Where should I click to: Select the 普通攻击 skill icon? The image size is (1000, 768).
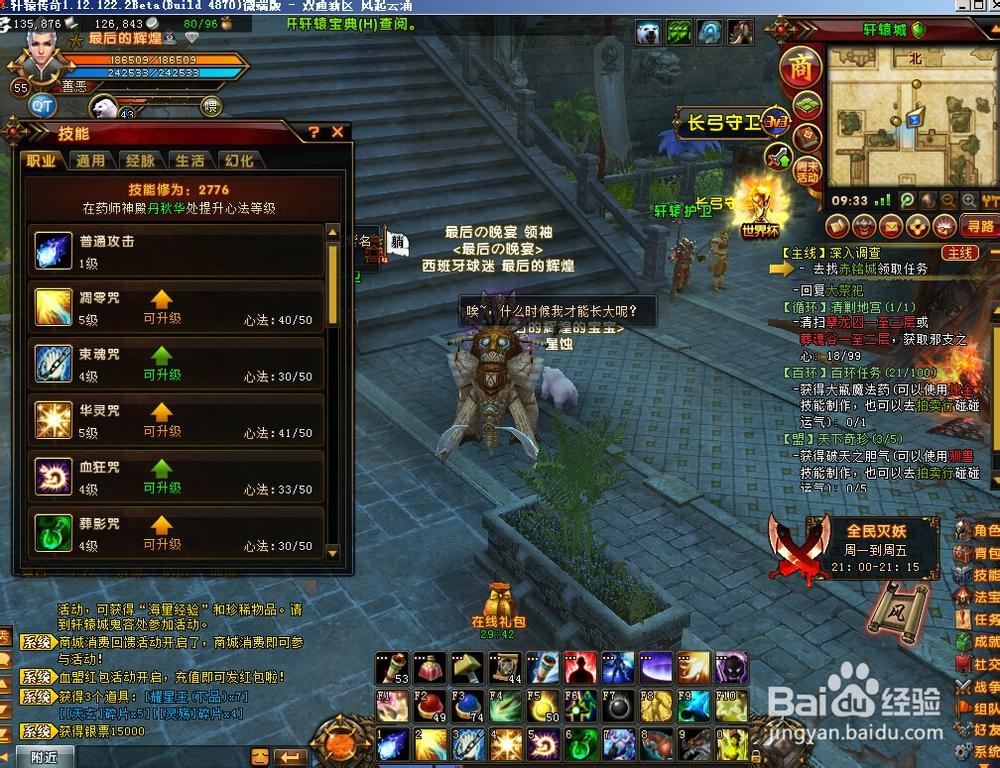53,250
